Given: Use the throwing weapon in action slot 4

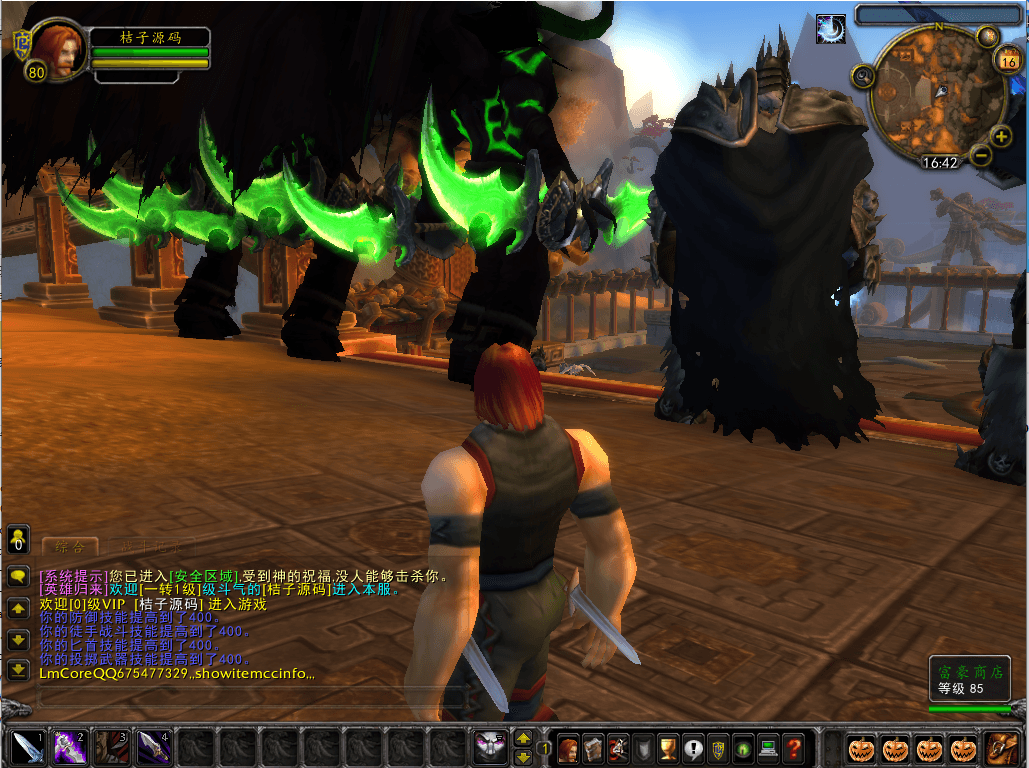Looking at the screenshot, I should click(x=152, y=748).
